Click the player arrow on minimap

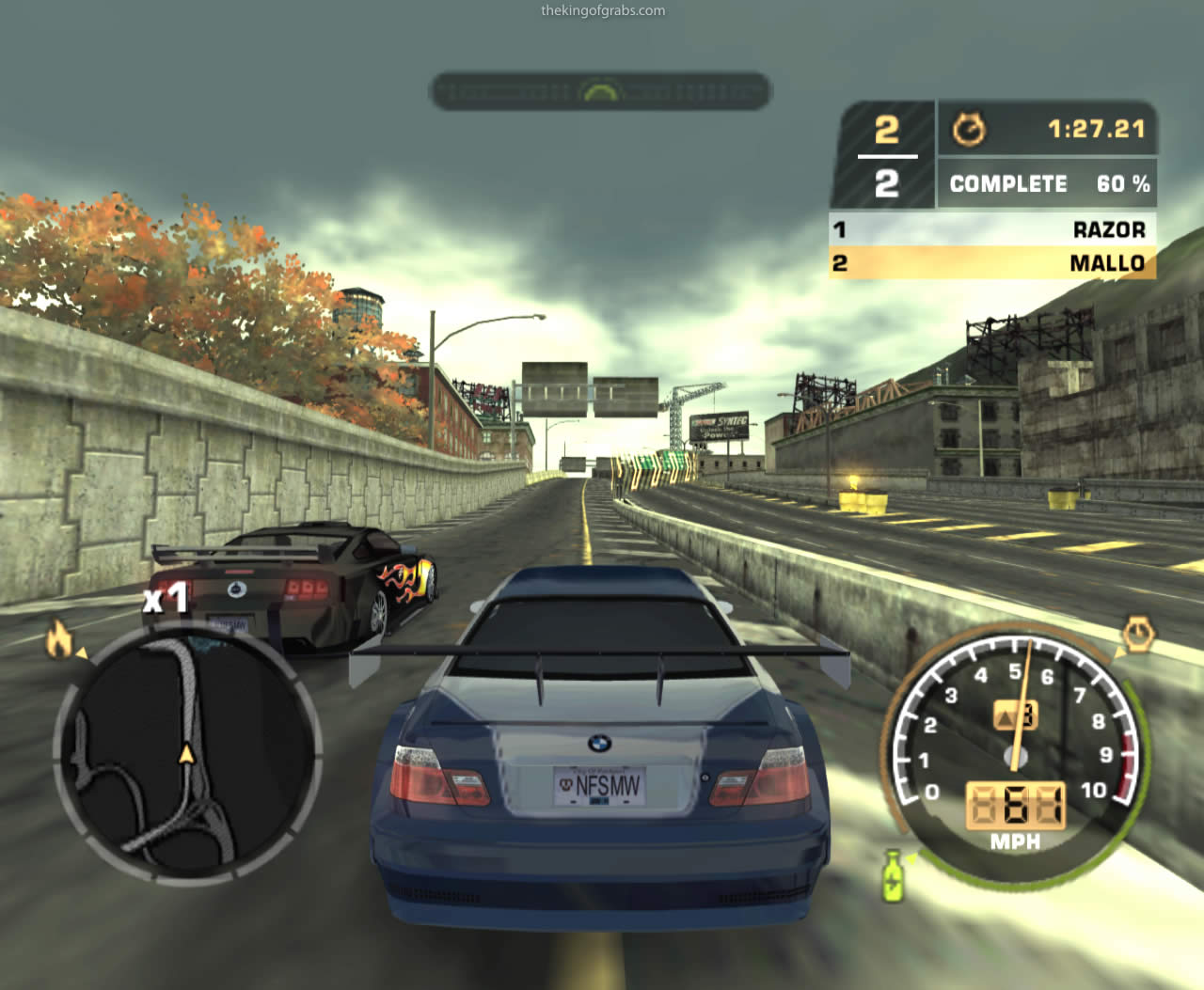[186, 753]
